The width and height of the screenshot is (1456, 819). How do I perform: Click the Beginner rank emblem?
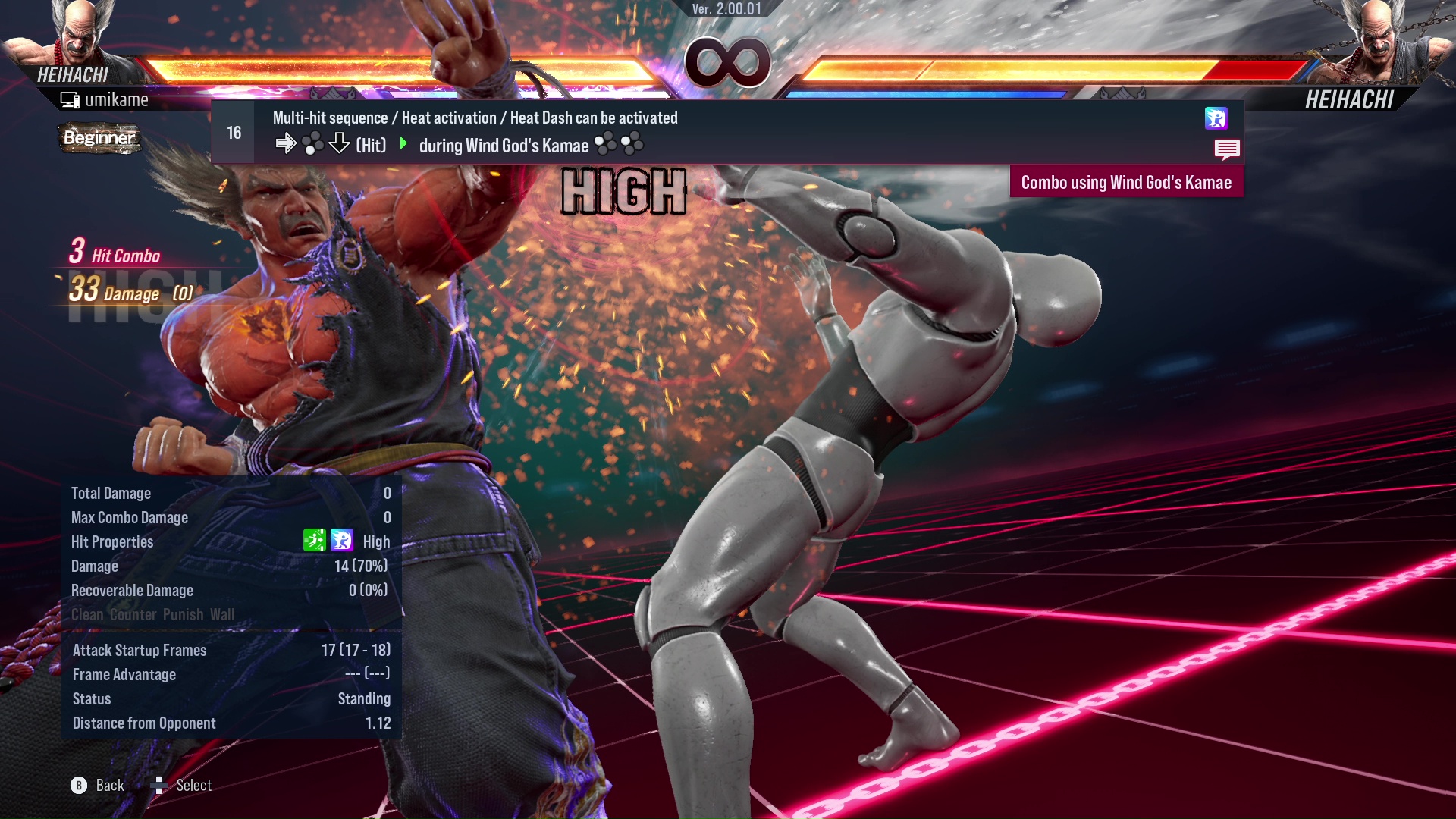[99, 139]
